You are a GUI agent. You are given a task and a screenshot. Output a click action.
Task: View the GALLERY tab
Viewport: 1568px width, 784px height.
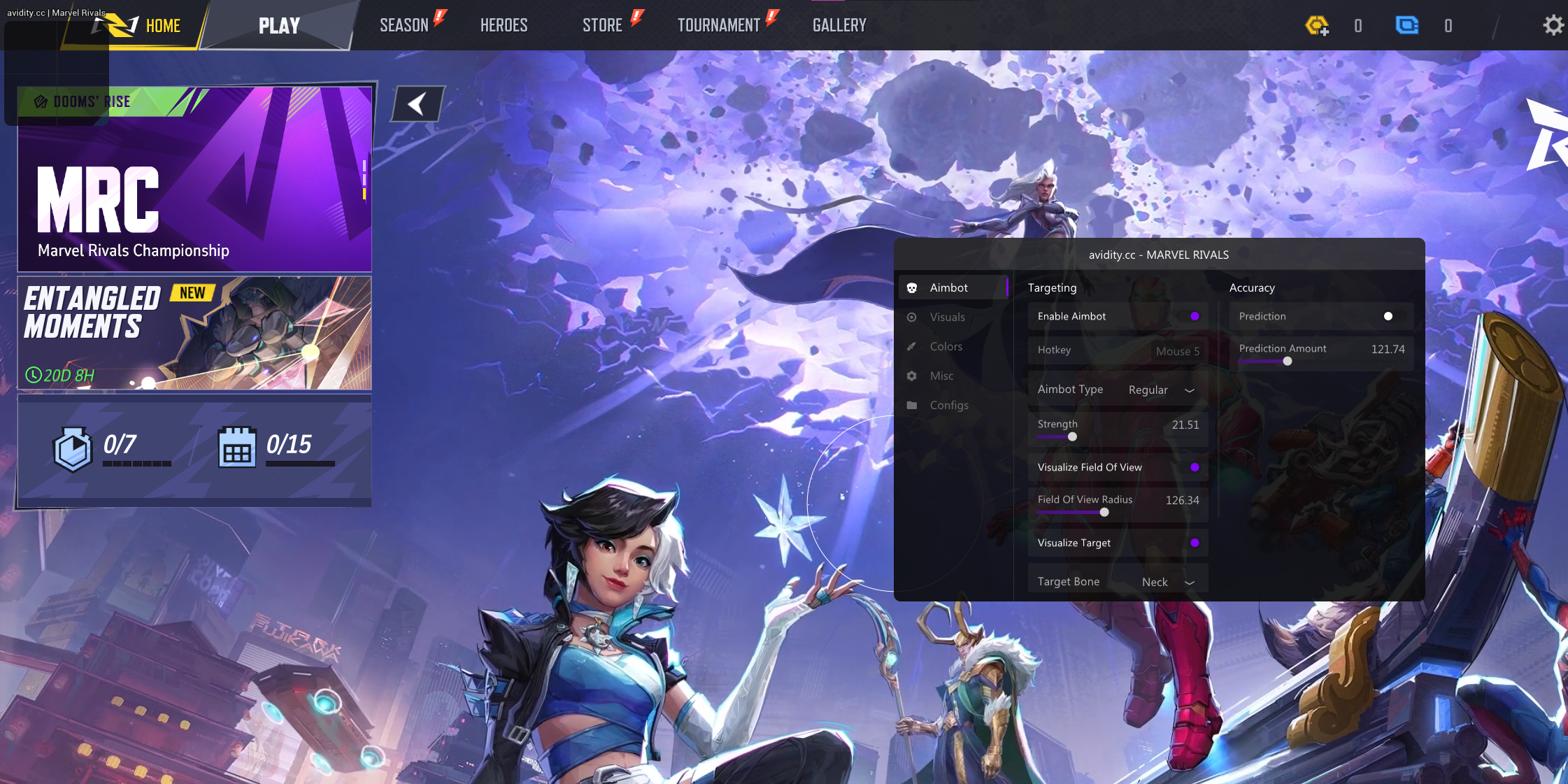pyautogui.click(x=839, y=26)
